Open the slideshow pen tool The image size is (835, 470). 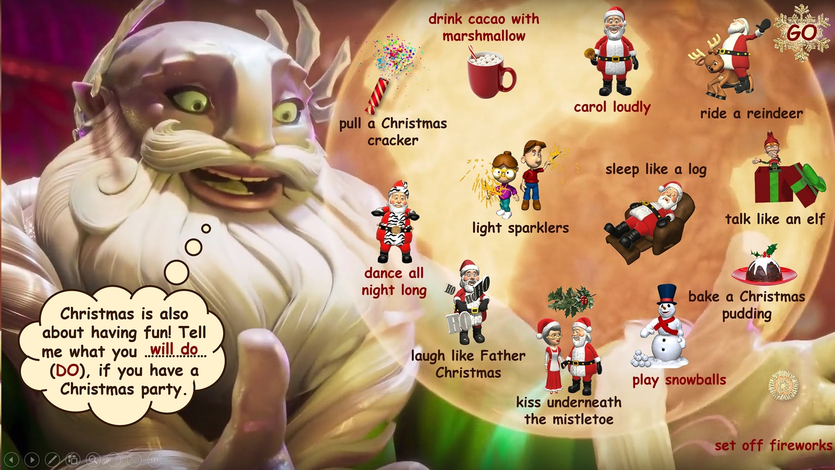pos(52,459)
